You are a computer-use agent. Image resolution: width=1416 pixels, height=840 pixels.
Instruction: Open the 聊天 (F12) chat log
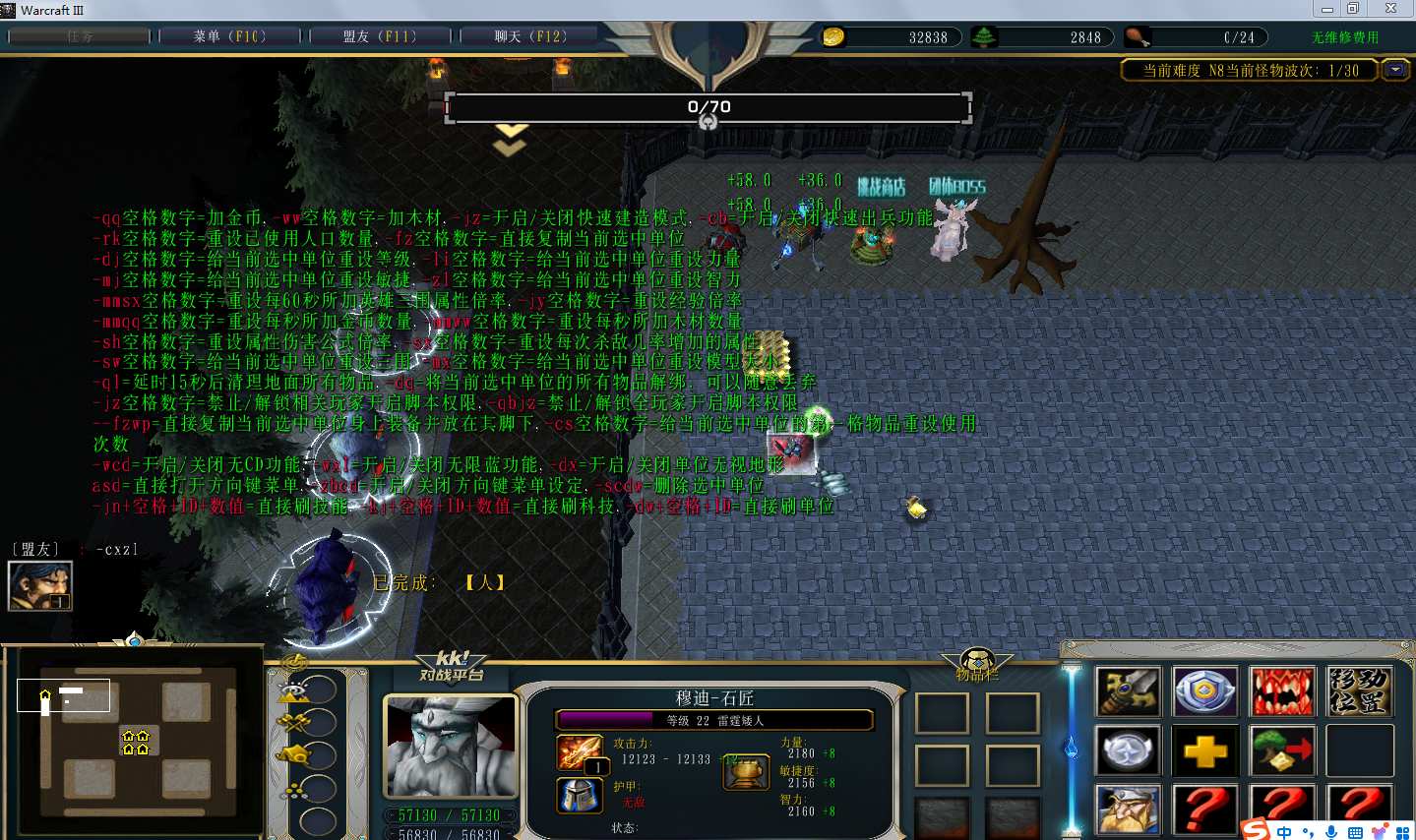pyautogui.click(x=530, y=36)
